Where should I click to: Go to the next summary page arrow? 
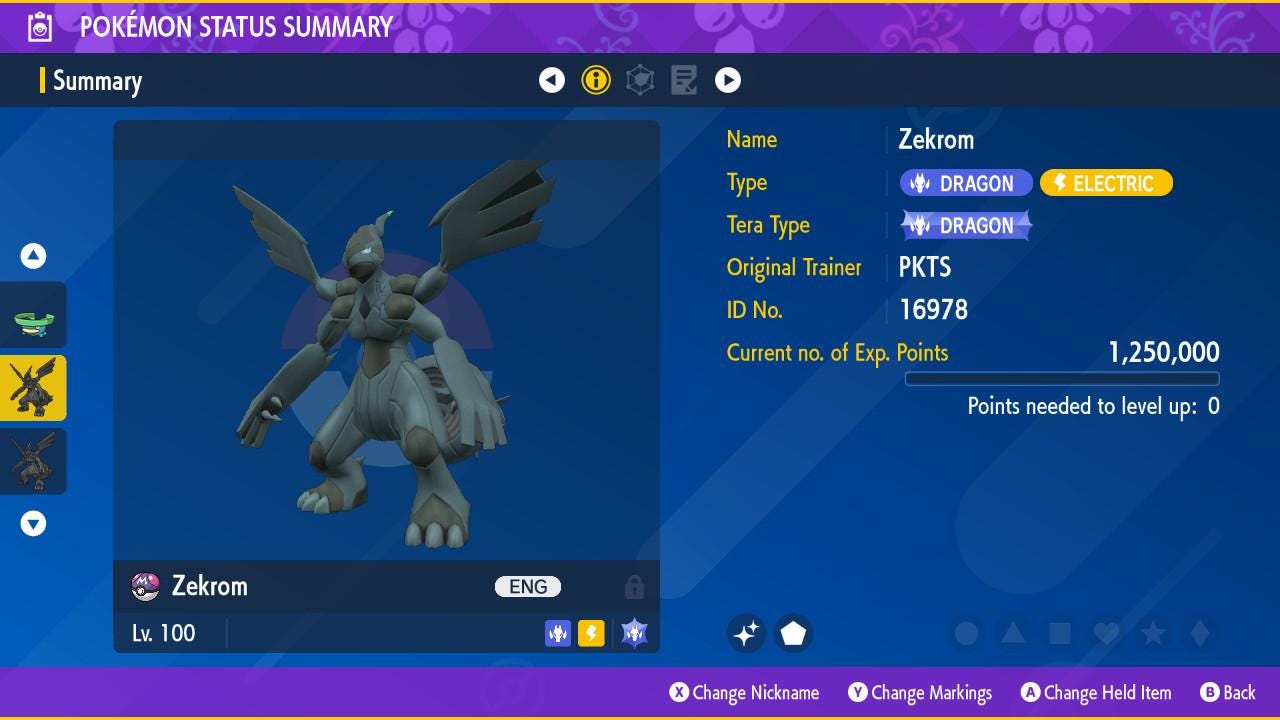728,80
